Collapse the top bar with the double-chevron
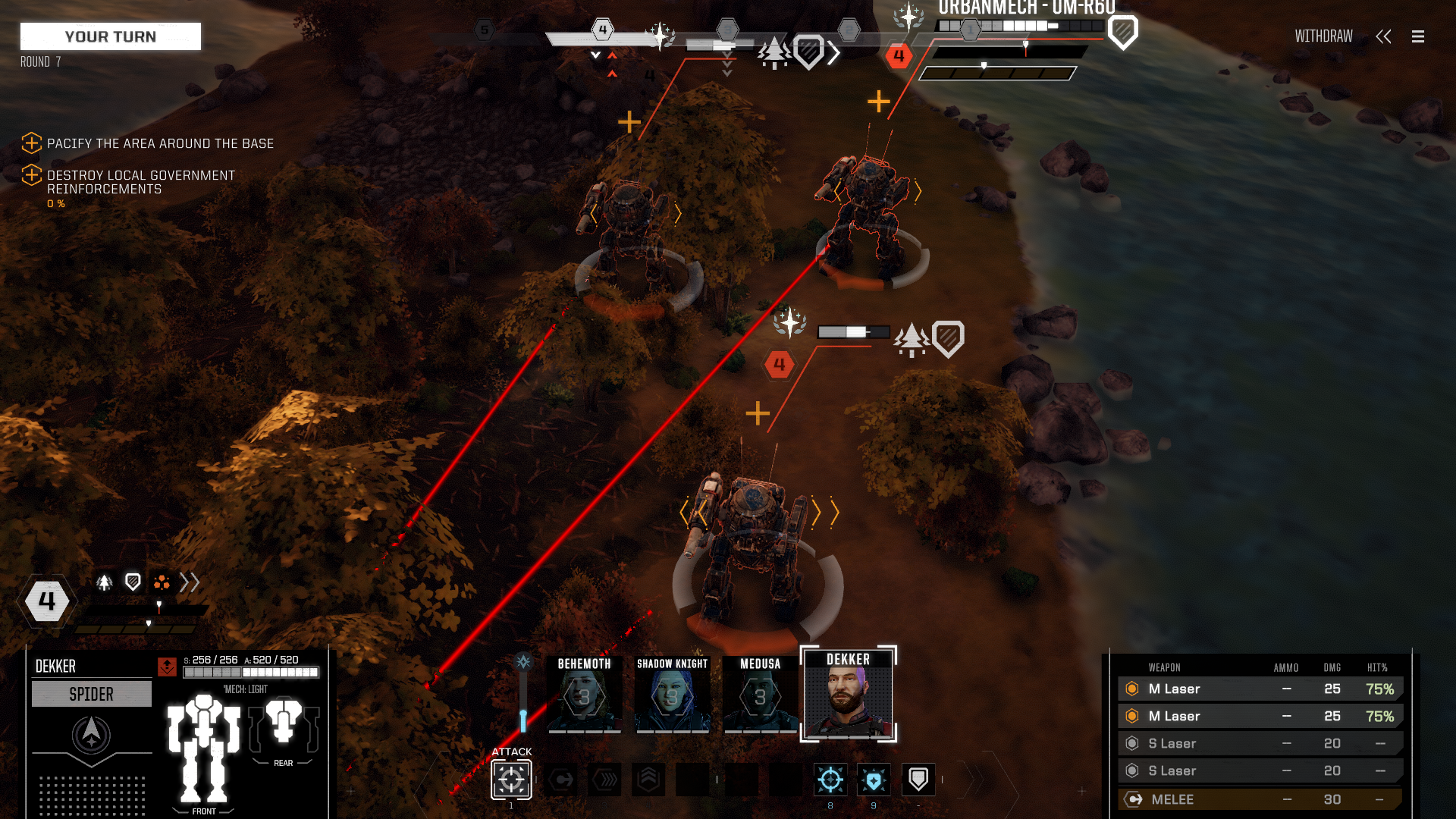1456x819 pixels. tap(1384, 36)
